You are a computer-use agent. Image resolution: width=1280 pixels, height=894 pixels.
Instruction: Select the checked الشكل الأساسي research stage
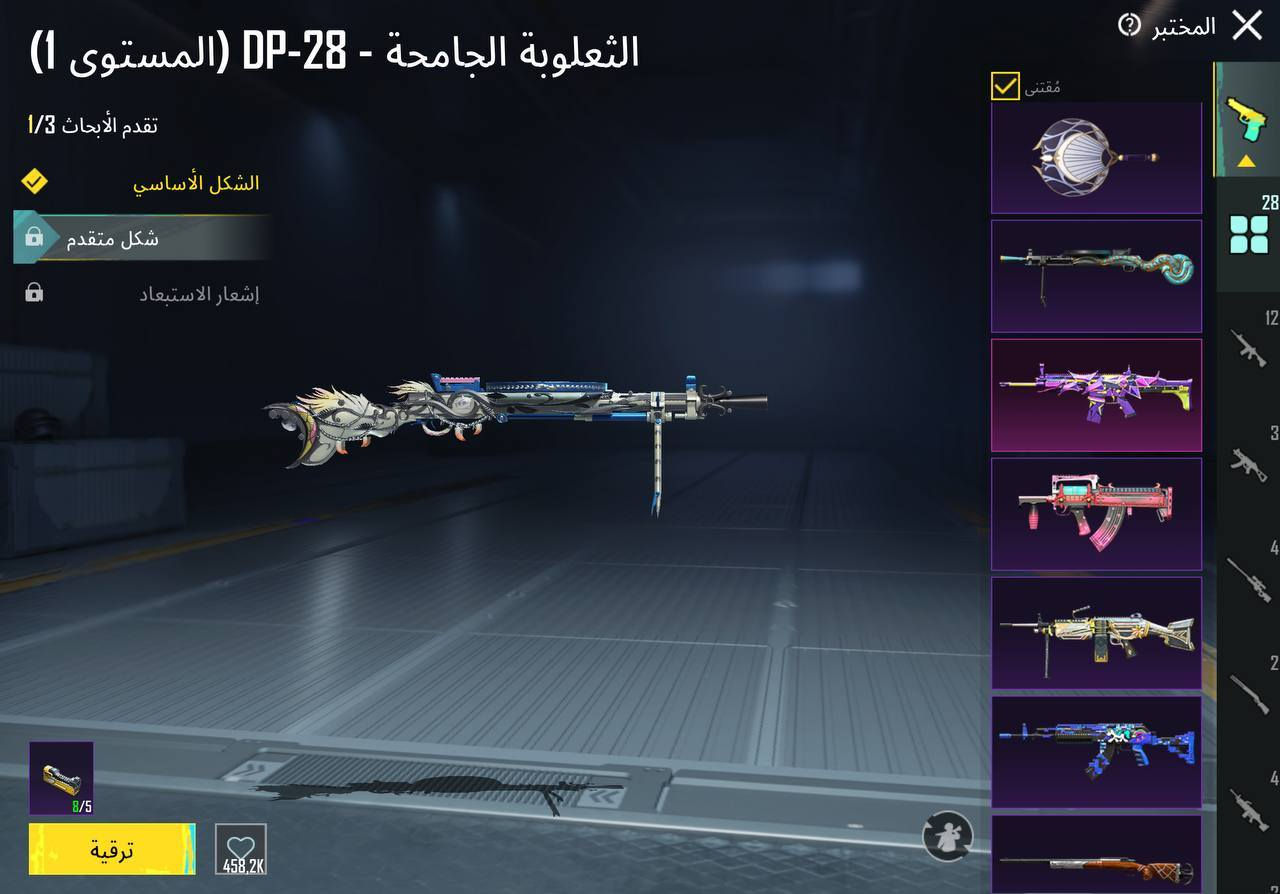point(140,182)
